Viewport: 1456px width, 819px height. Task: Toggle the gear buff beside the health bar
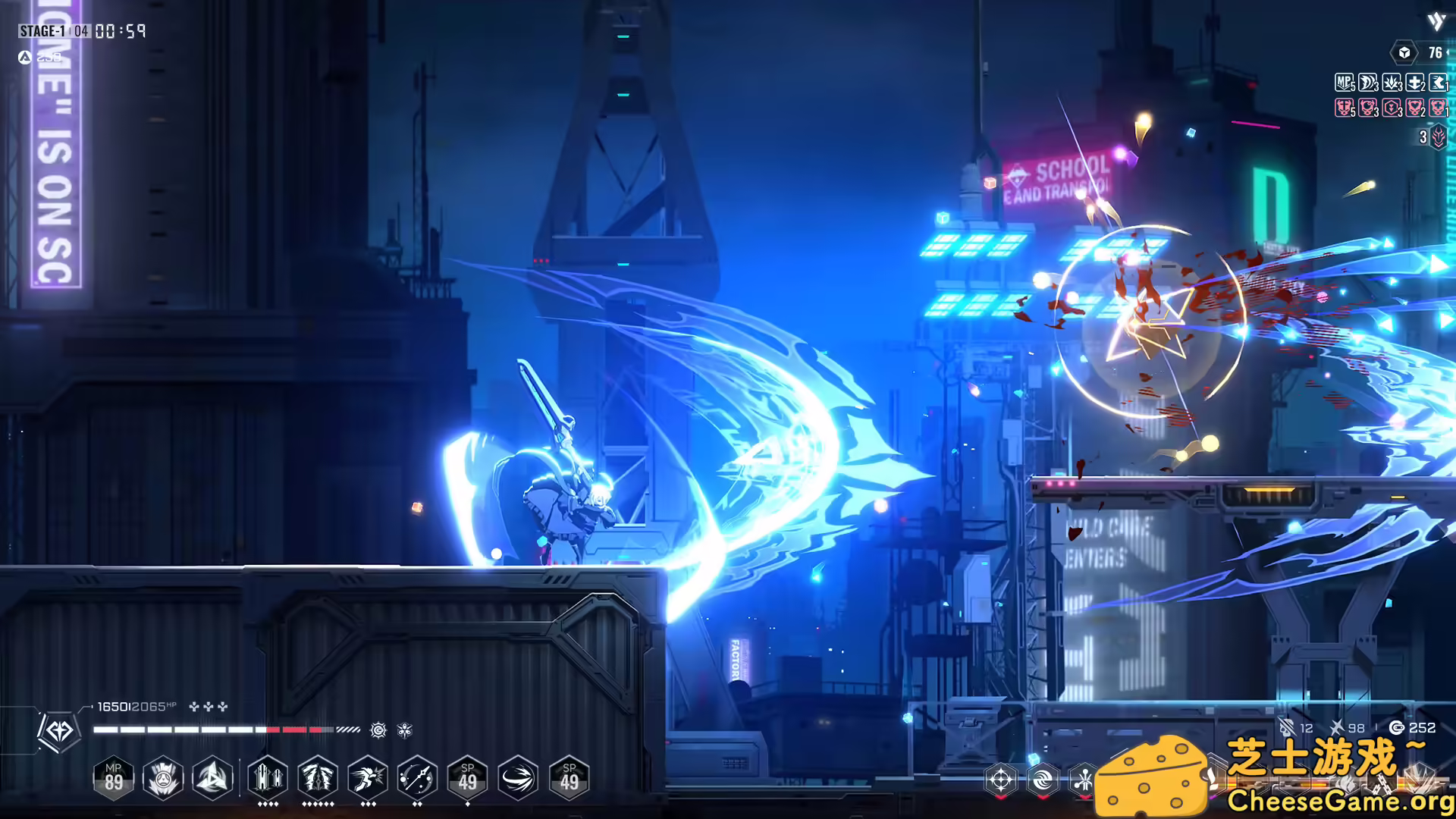pyautogui.click(x=377, y=731)
